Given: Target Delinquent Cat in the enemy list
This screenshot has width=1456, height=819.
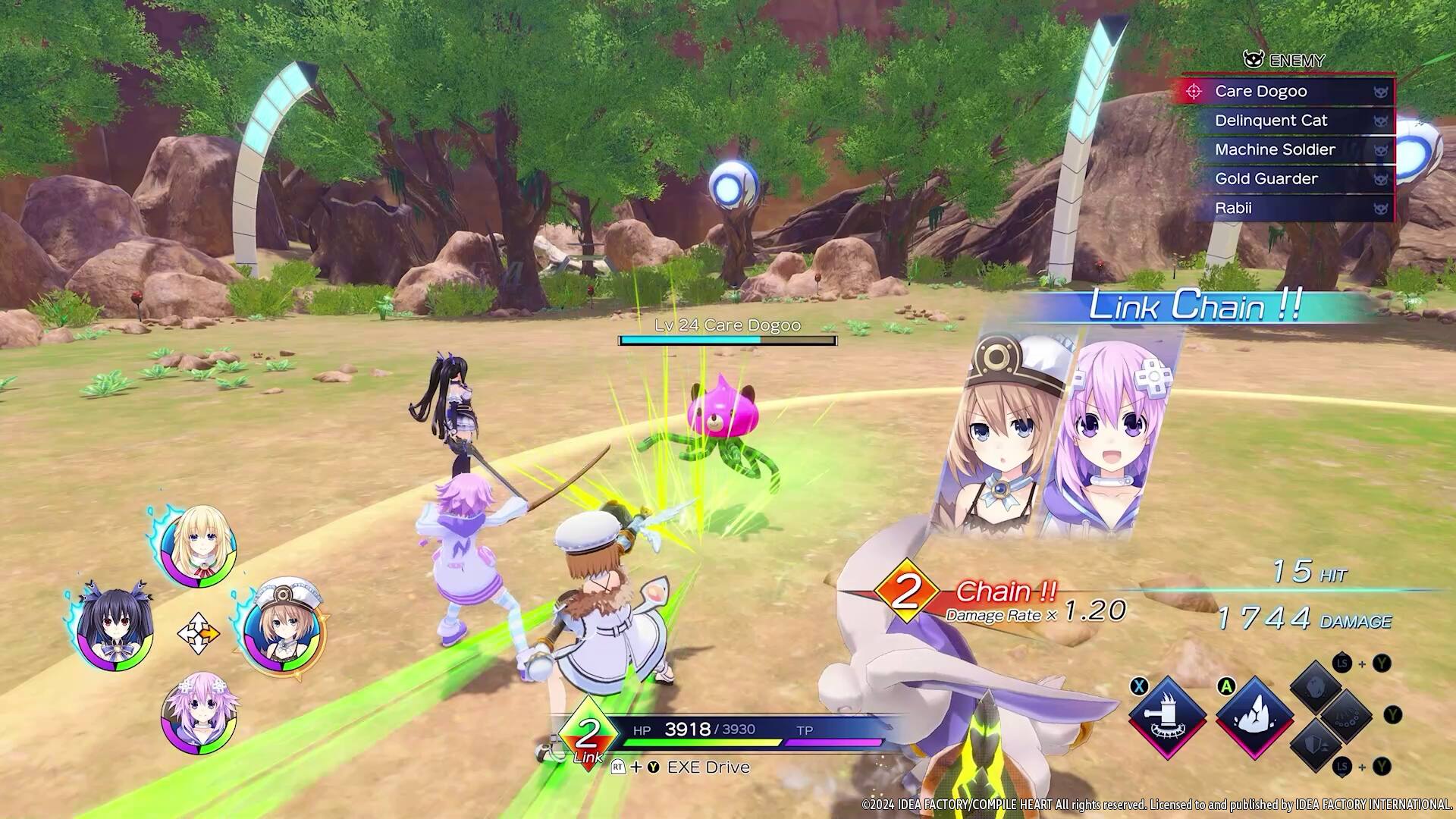Looking at the screenshot, I should point(1285,121).
